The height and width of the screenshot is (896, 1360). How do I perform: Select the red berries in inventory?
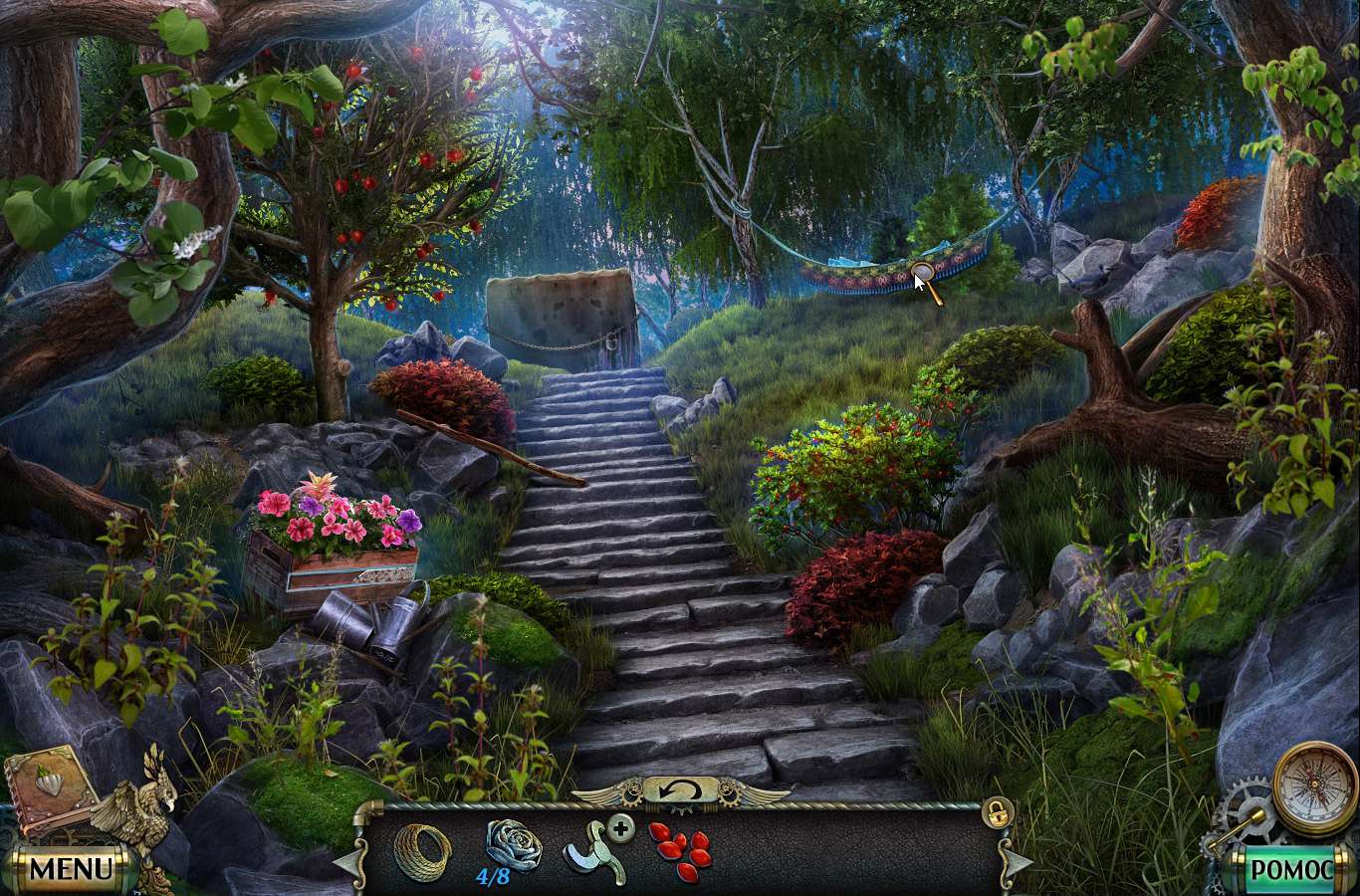point(680,851)
